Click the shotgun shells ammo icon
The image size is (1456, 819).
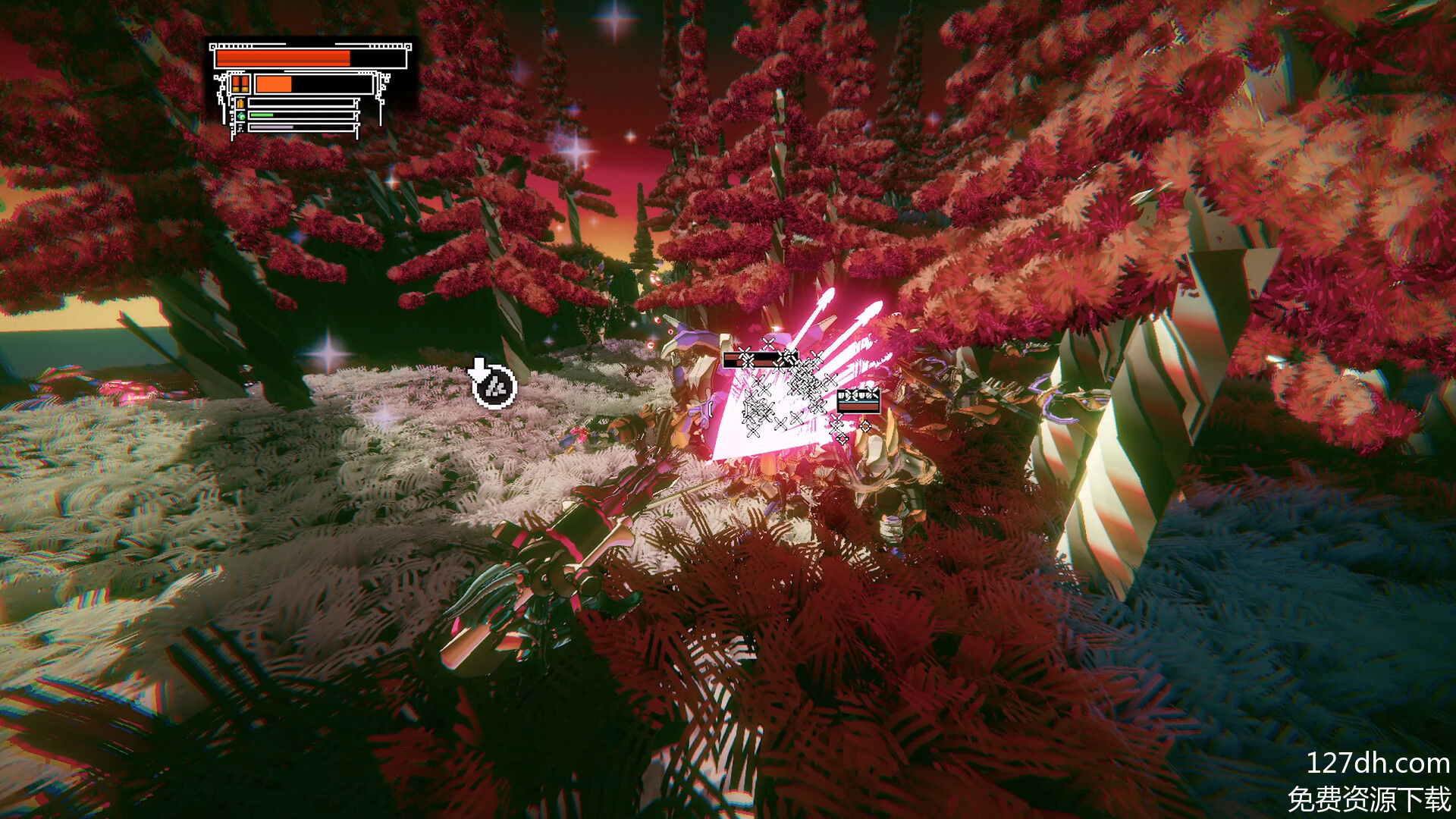240,83
